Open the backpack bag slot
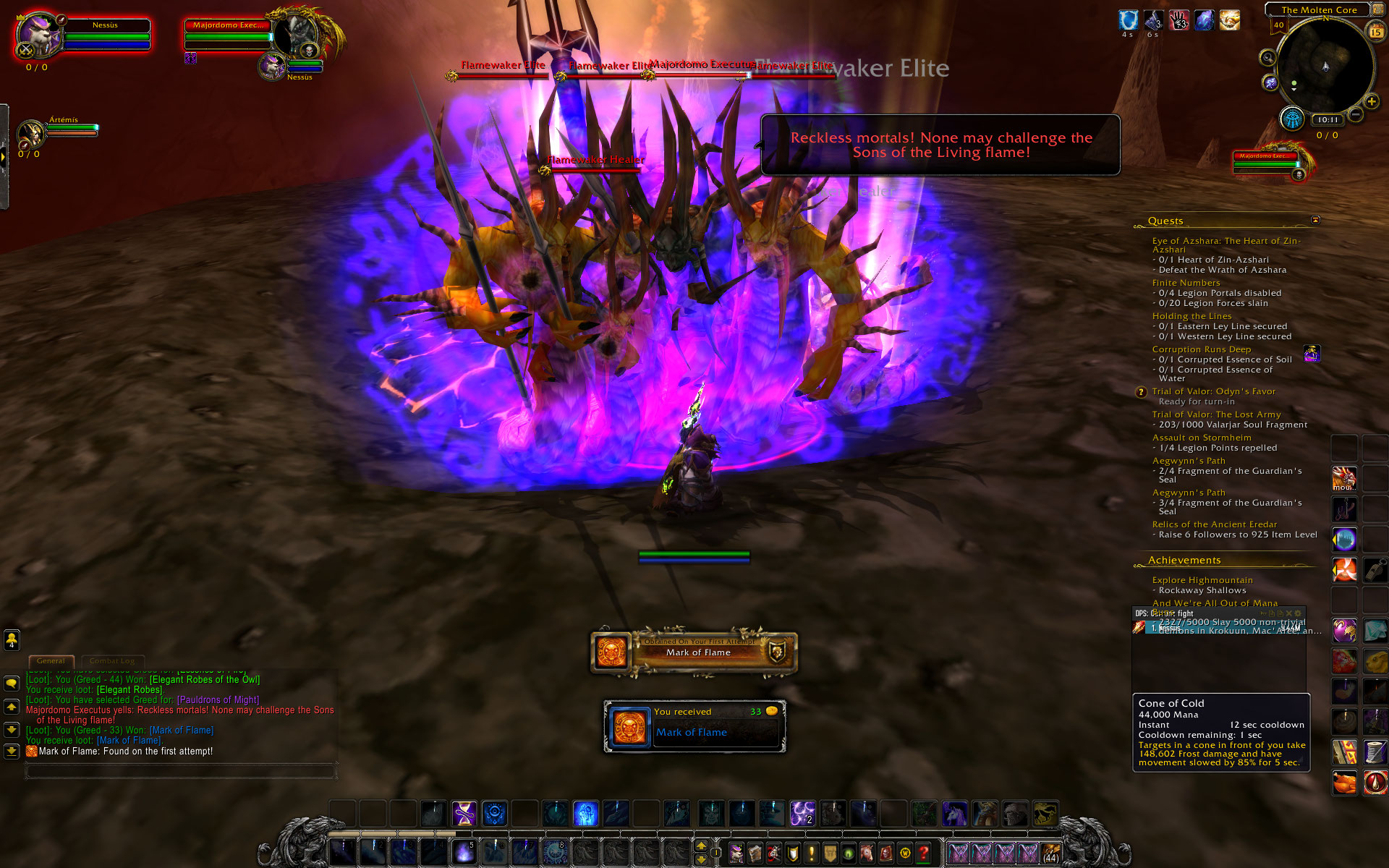The width and height of the screenshot is (1389, 868). [x=1050, y=854]
